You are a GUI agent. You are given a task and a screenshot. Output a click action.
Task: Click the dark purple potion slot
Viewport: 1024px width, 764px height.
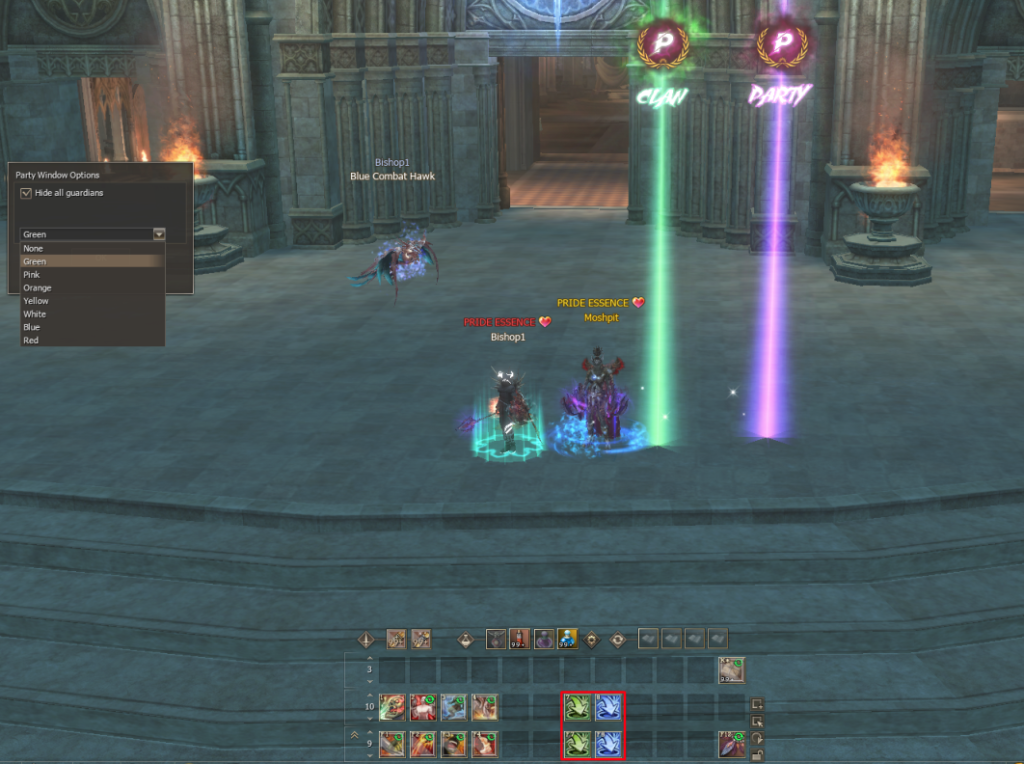click(544, 638)
